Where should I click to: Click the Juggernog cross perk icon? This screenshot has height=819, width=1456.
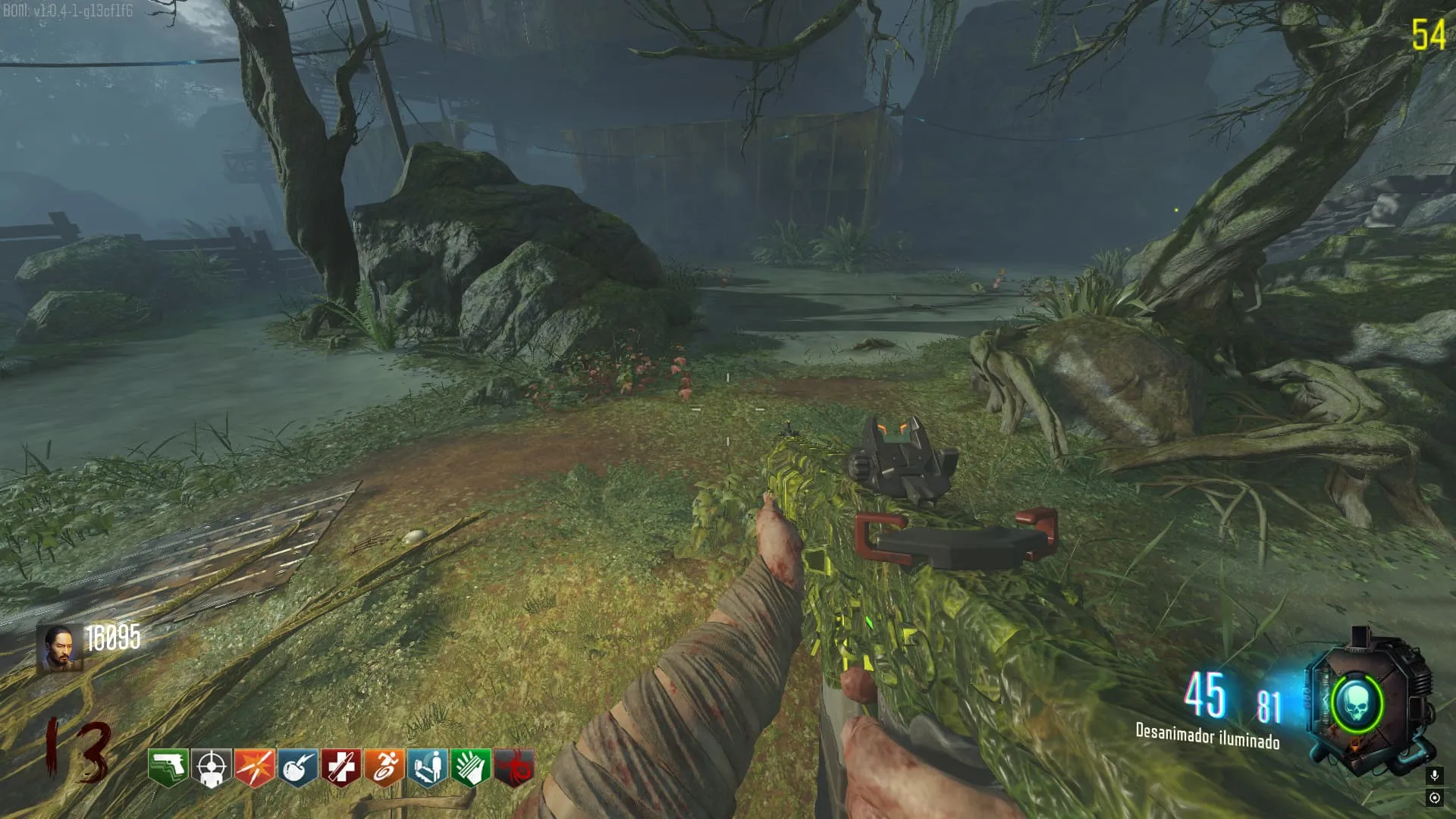pyautogui.click(x=340, y=767)
